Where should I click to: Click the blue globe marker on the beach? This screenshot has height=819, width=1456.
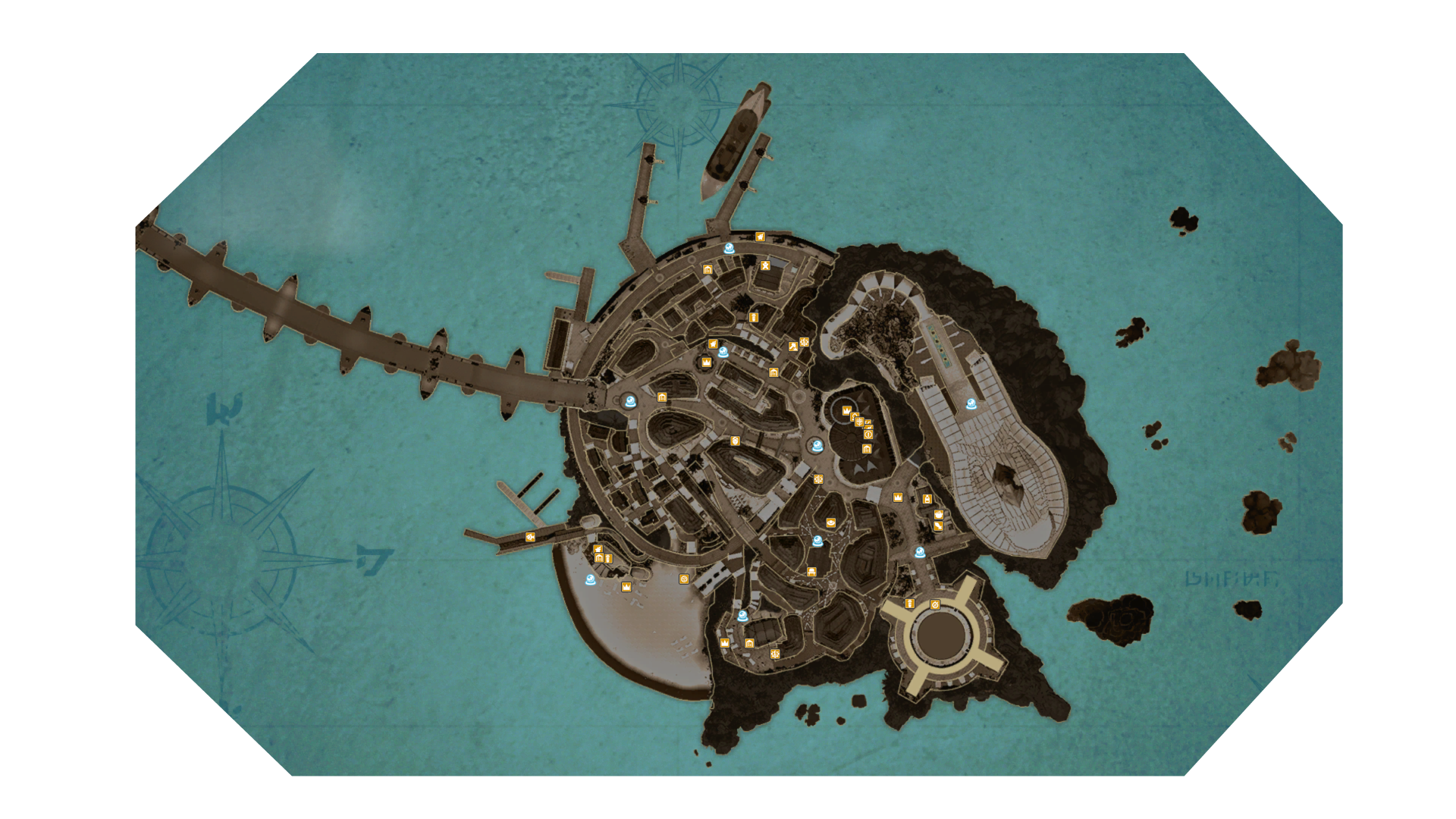[591, 580]
